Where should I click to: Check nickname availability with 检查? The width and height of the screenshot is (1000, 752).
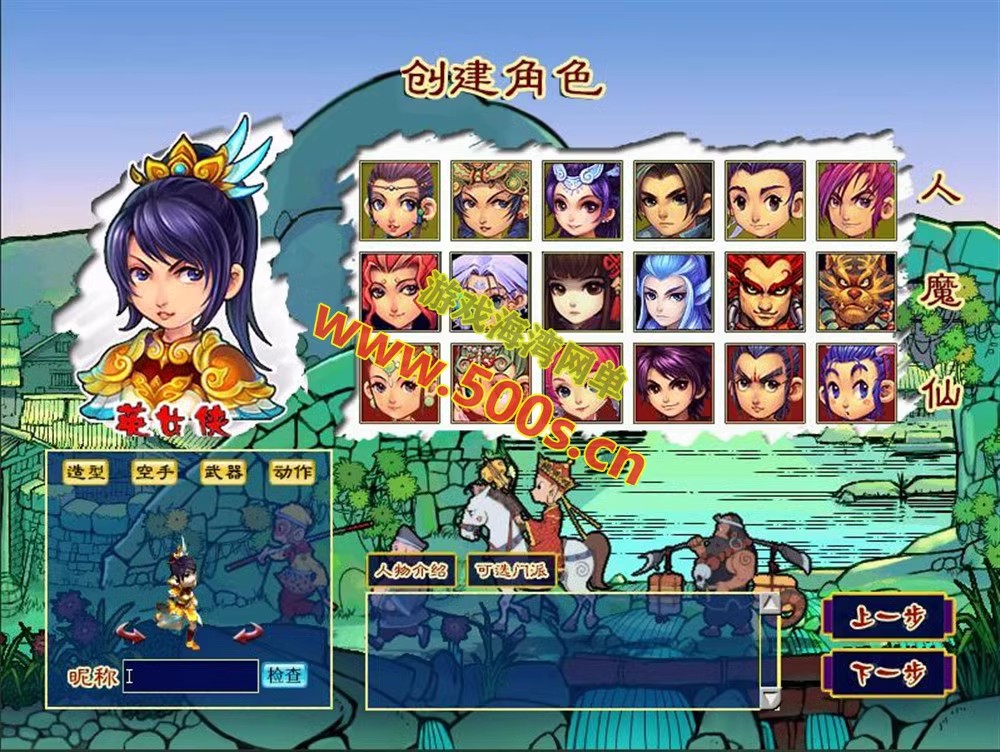tap(284, 676)
